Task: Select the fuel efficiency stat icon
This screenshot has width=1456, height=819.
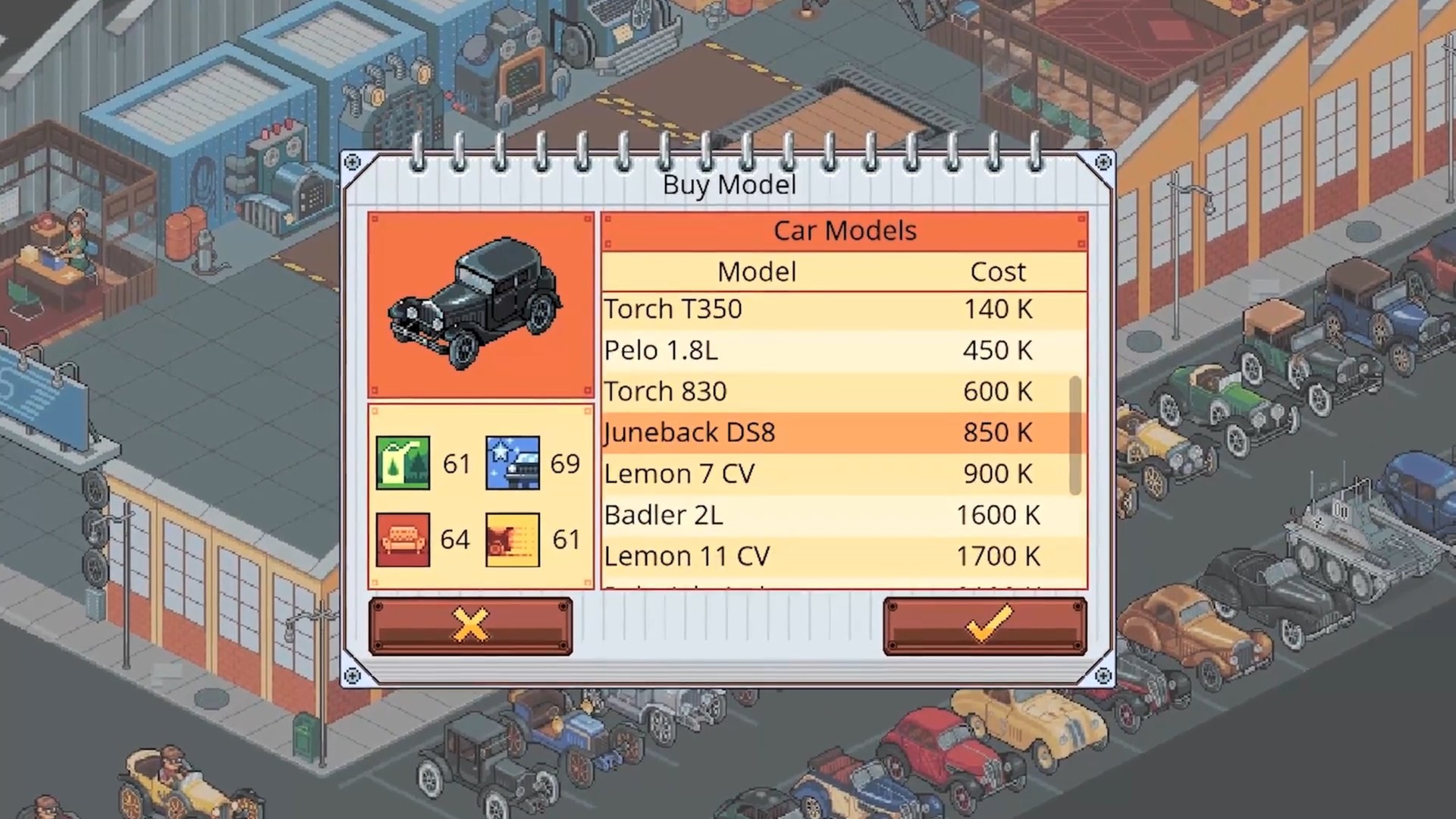Action: click(403, 463)
